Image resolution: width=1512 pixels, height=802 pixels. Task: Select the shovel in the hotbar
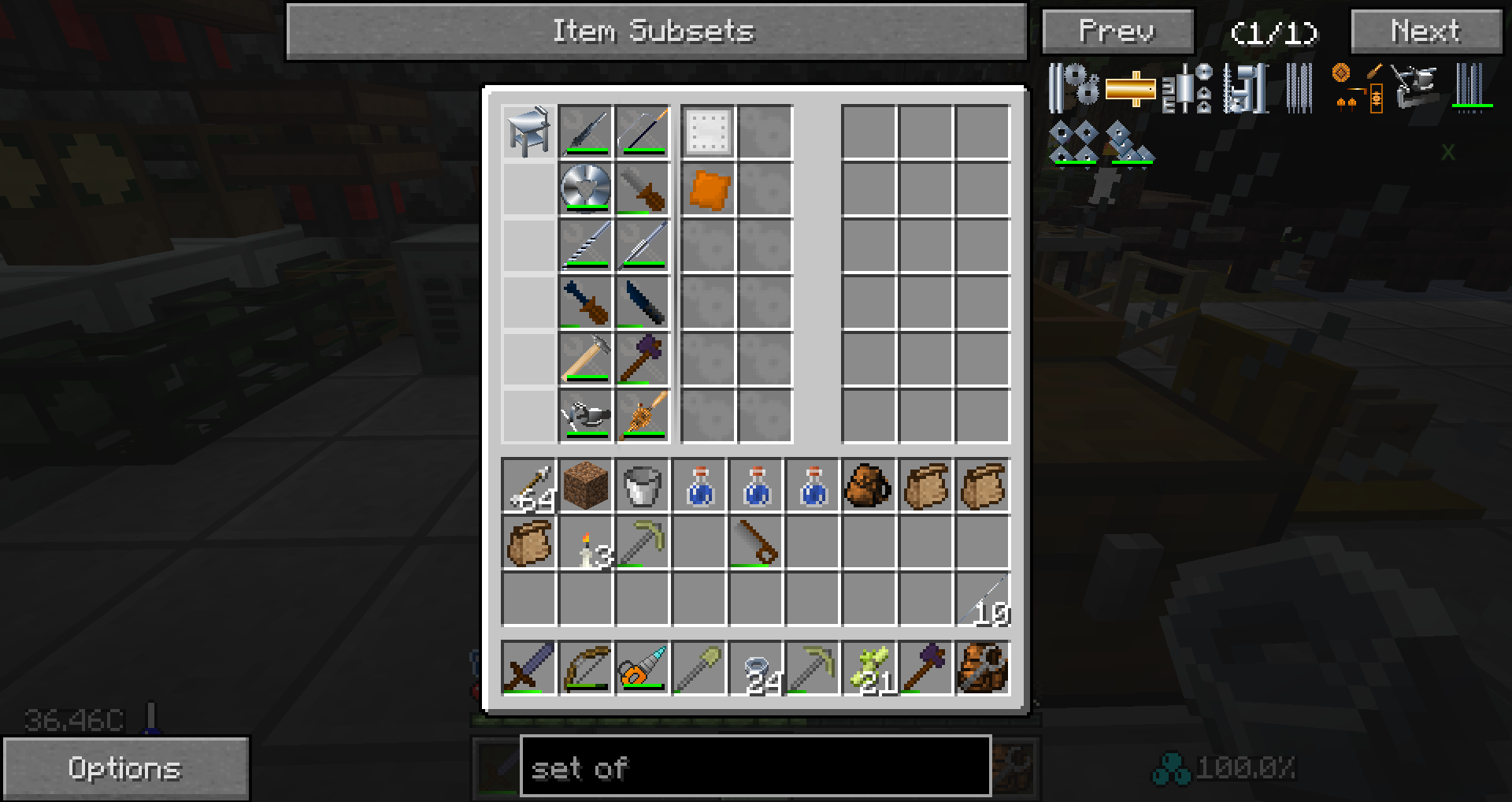tap(699, 668)
